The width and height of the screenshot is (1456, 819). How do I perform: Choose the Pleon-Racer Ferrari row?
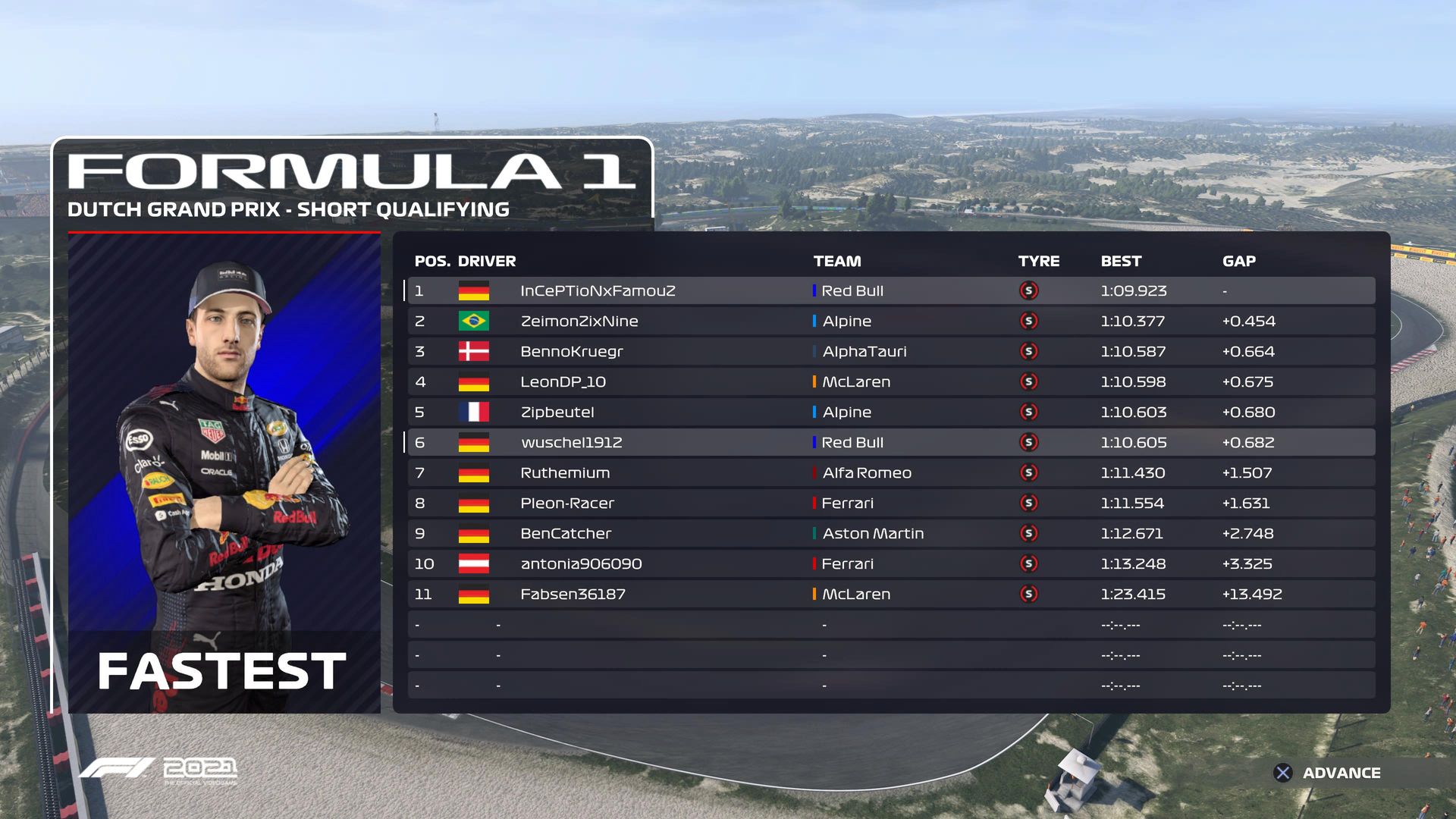[890, 503]
